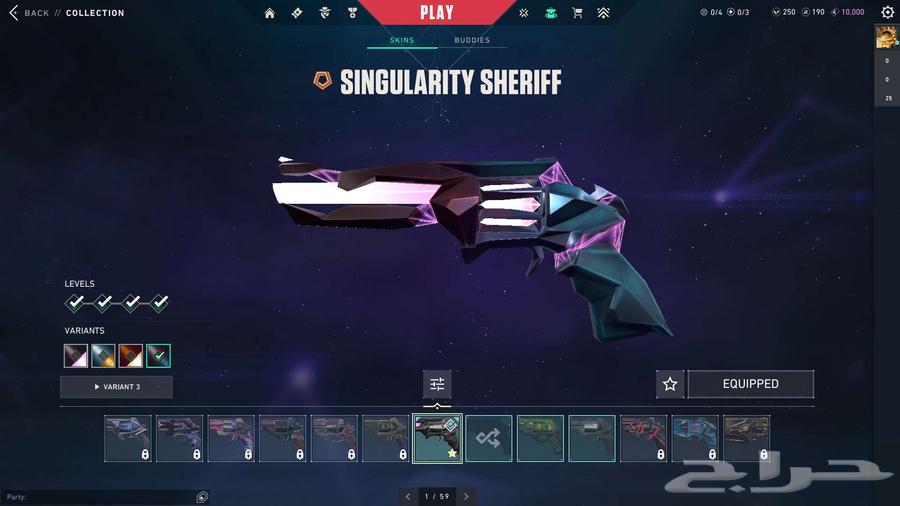Select the random shuffle skin tile
The height and width of the screenshot is (506, 900).
[x=489, y=438]
